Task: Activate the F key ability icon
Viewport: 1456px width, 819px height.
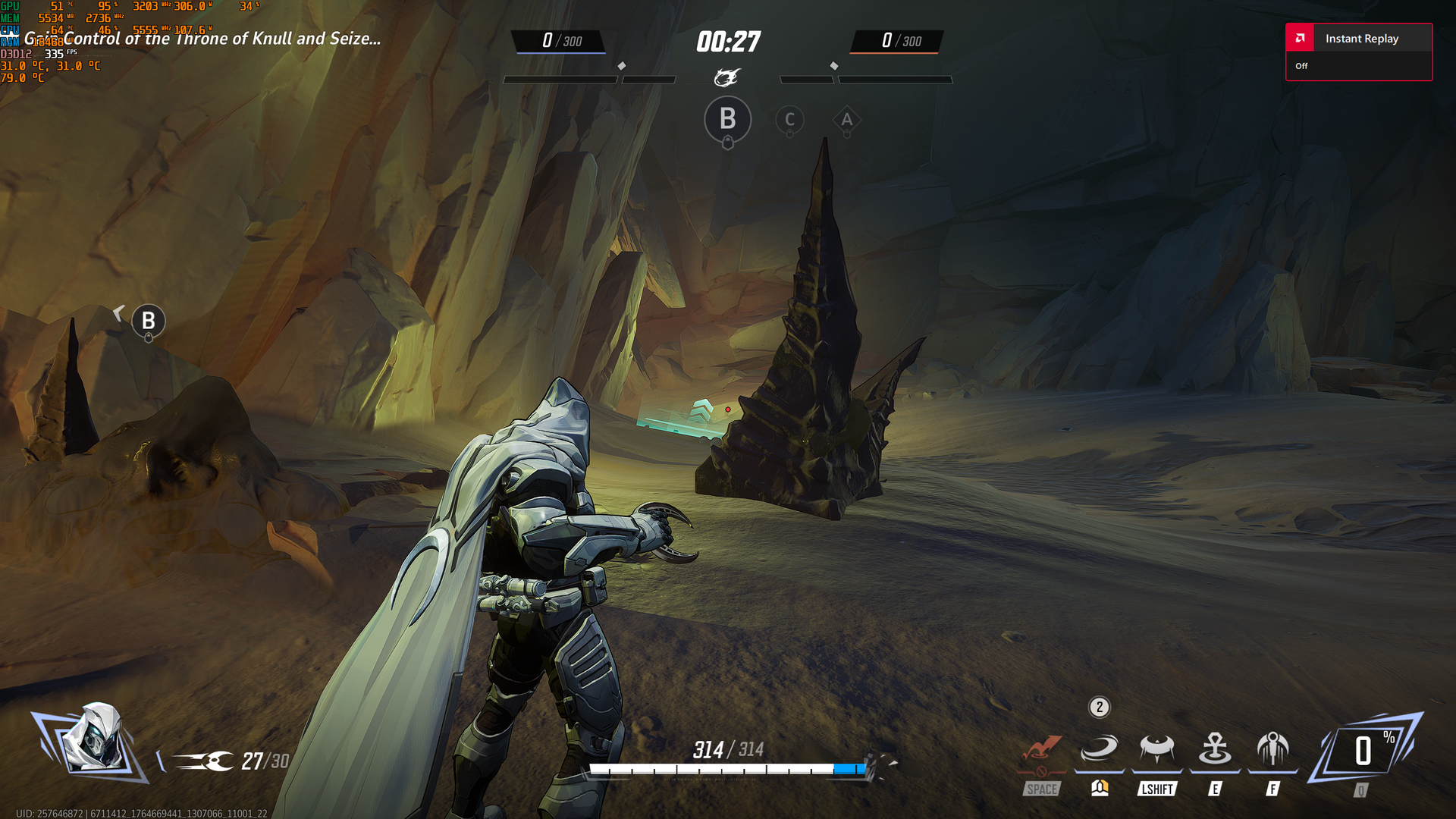Action: [x=1272, y=749]
